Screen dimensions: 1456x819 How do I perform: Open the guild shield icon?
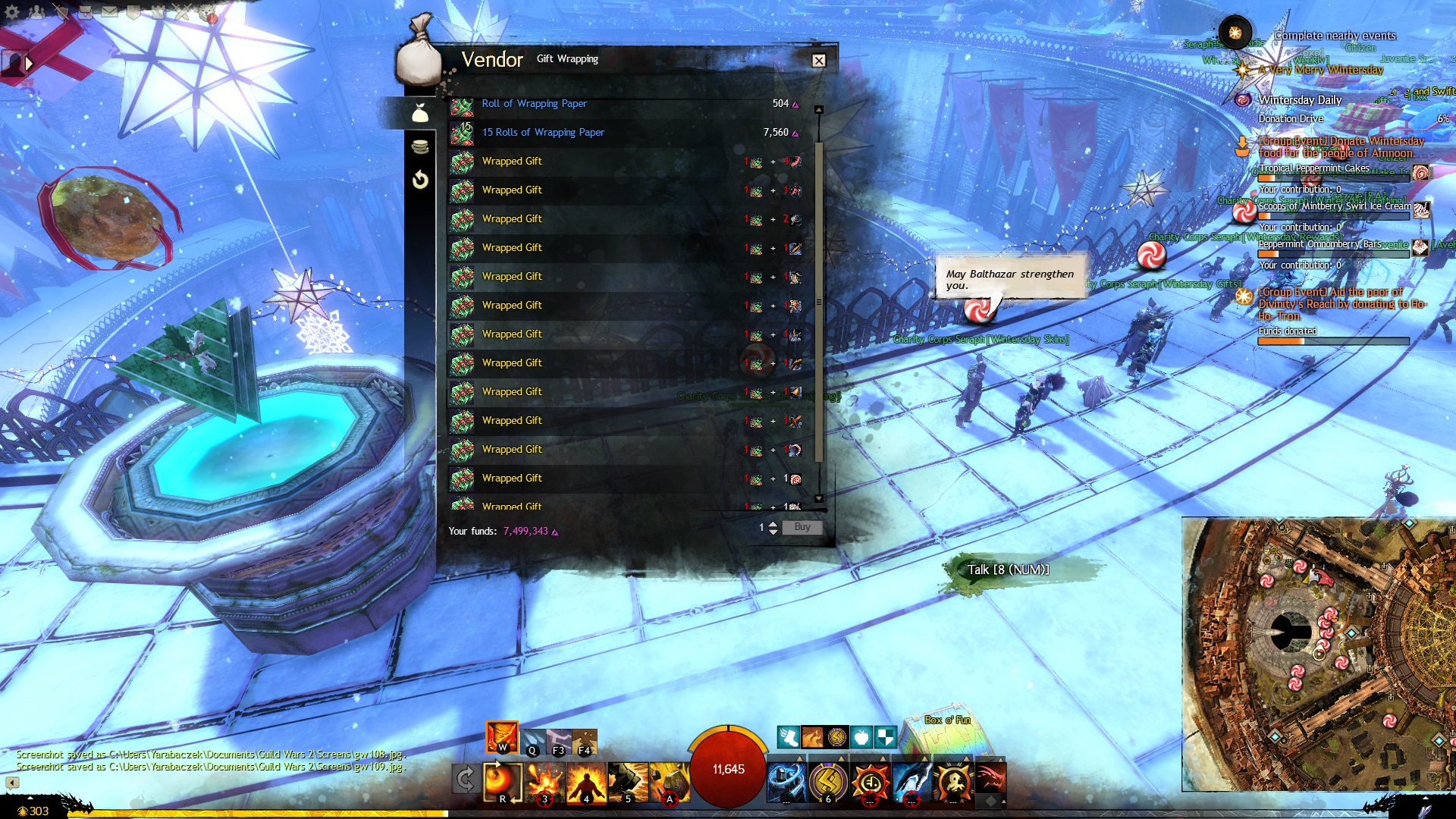coord(133,11)
